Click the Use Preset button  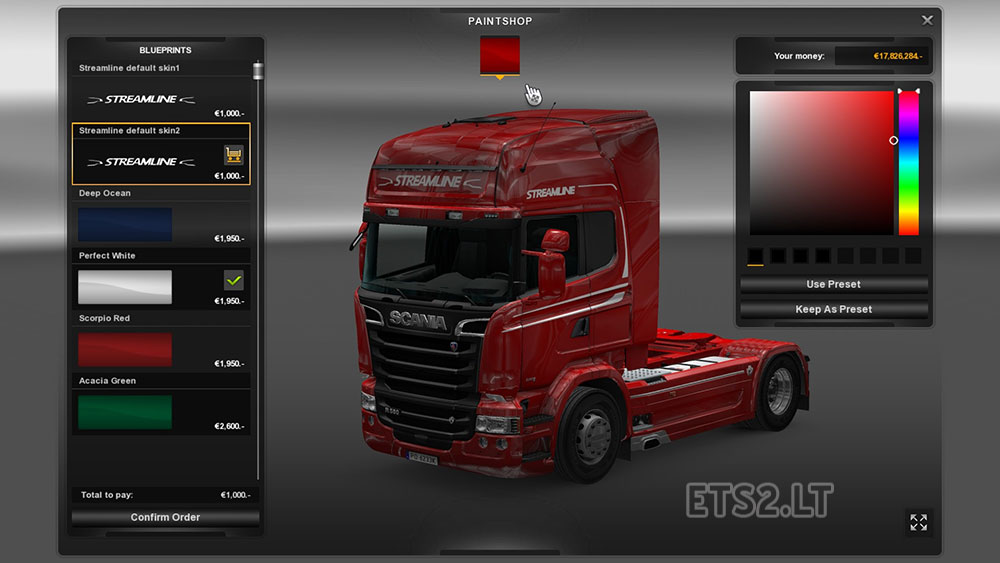834,285
